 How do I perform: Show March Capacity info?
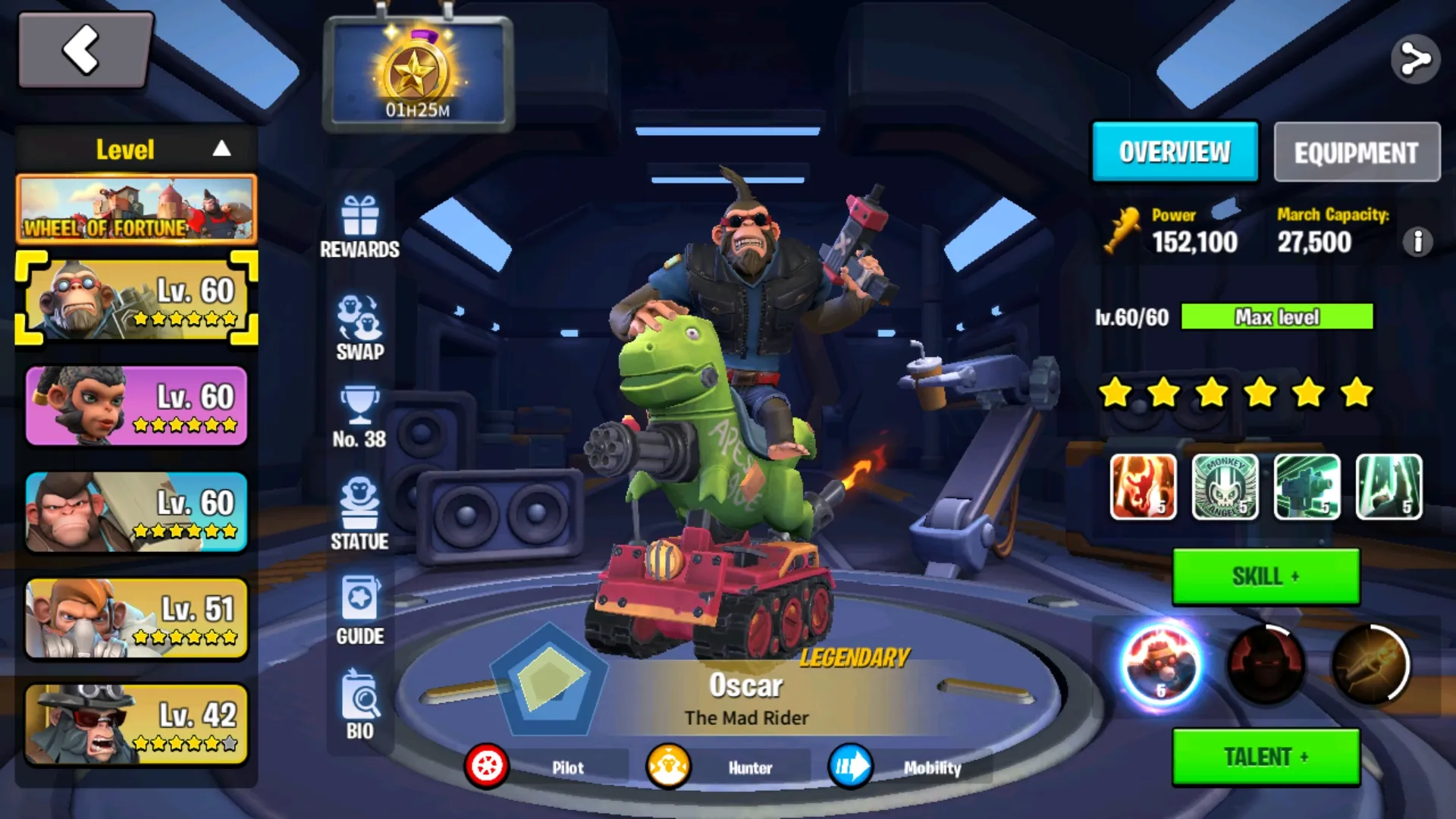click(x=1417, y=242)
